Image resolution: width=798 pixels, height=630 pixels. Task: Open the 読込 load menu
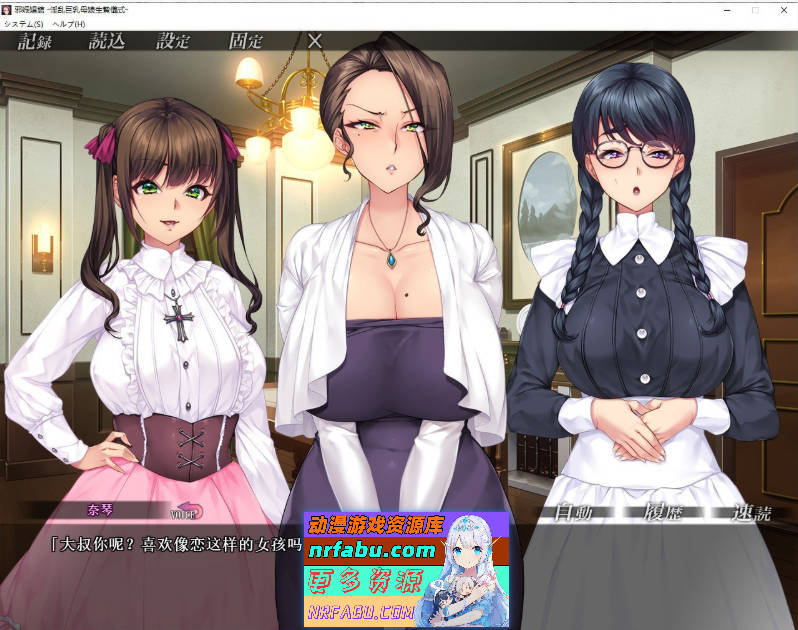[x=108, y=41]
